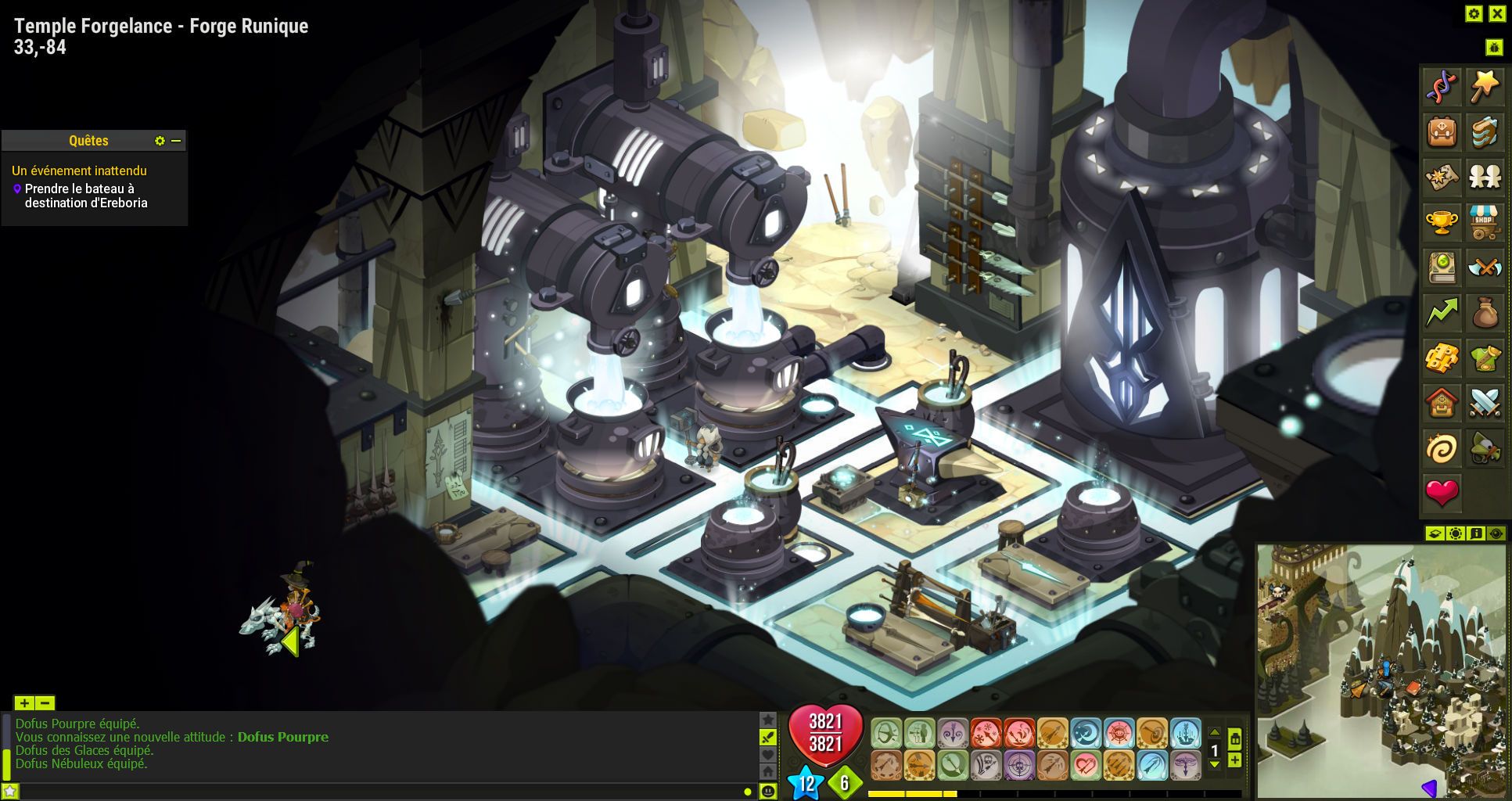This screenshot has width=1512, height=801.
Task: Select the quest 'Un événement inattendu'
Action: (x=79, y=171)
